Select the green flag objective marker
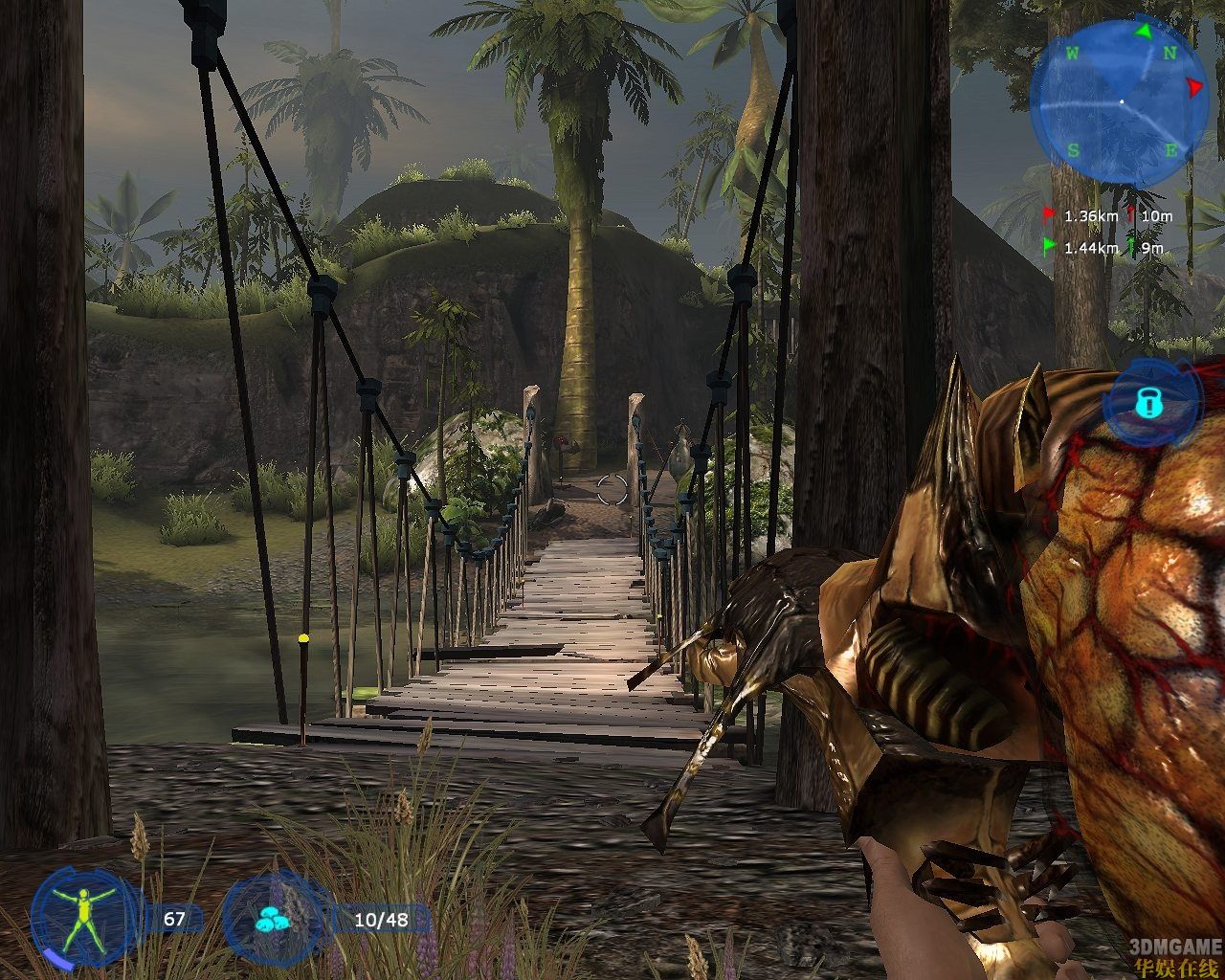 click(1050, 247)
